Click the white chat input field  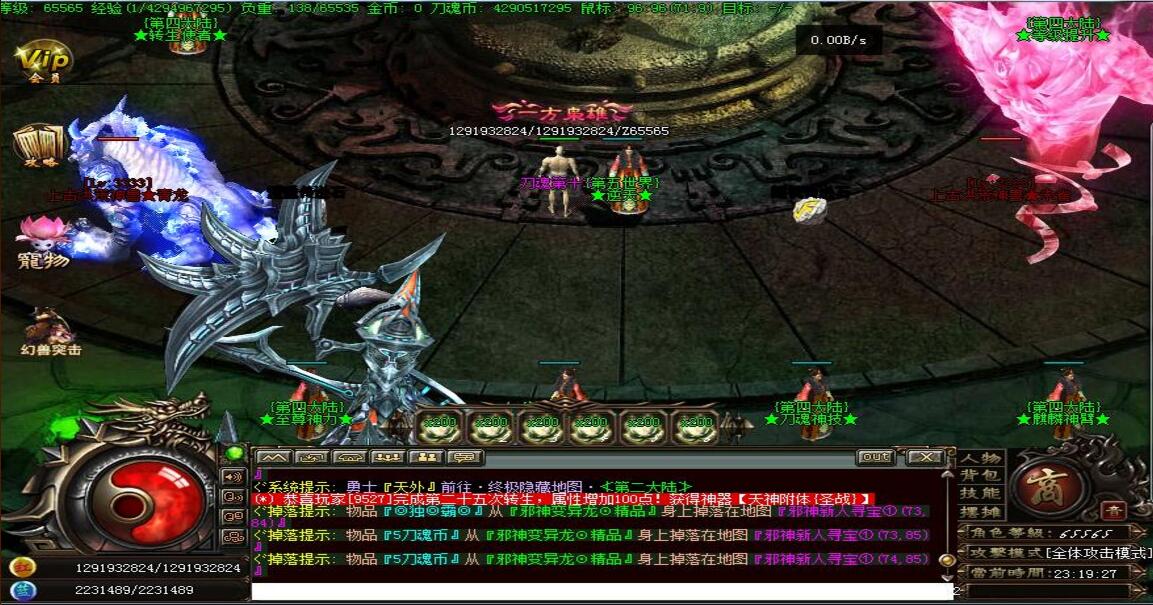click(600, 592)
